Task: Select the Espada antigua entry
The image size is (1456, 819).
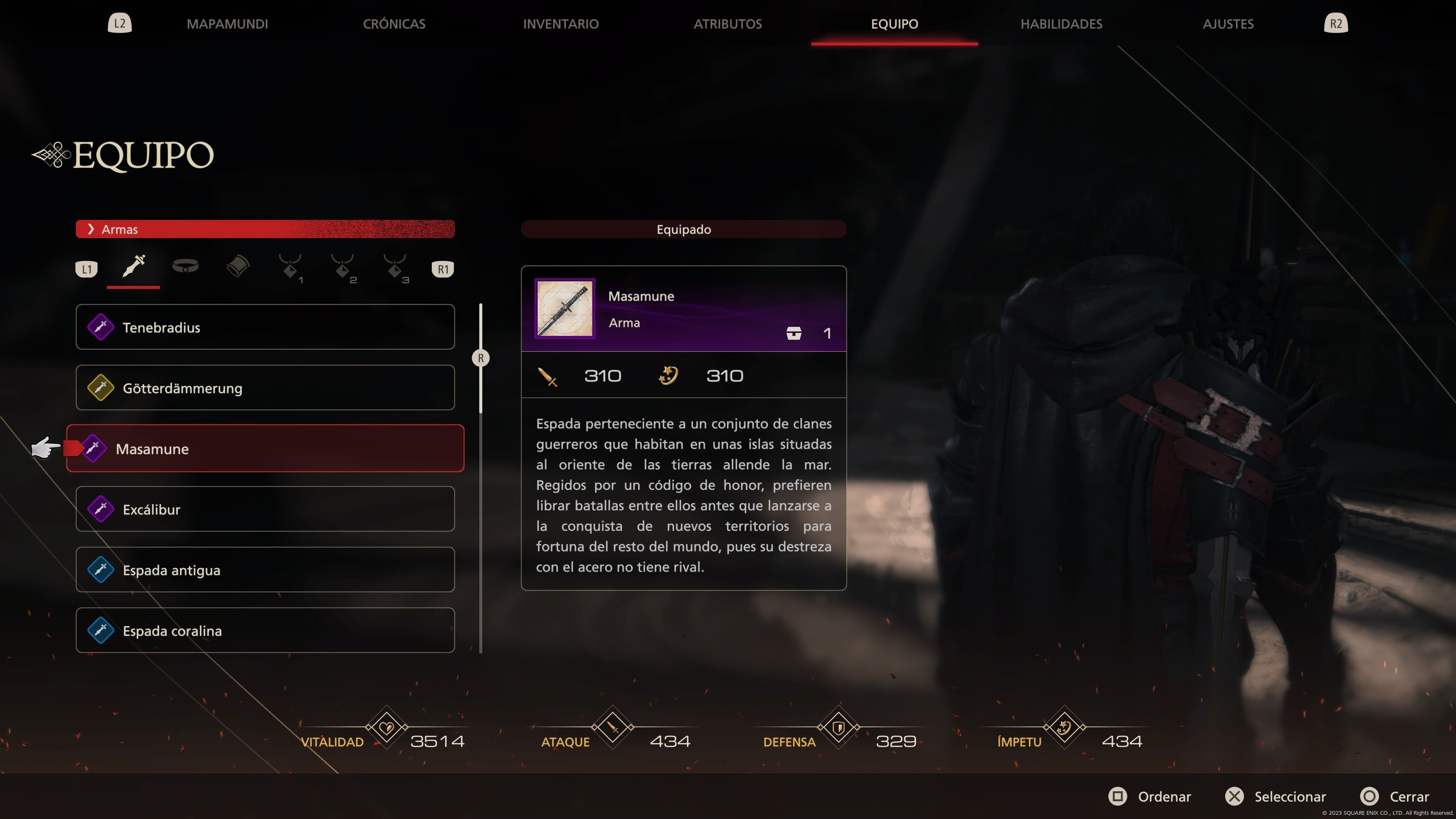Action: pyautogui.click(x=265, y=570)
